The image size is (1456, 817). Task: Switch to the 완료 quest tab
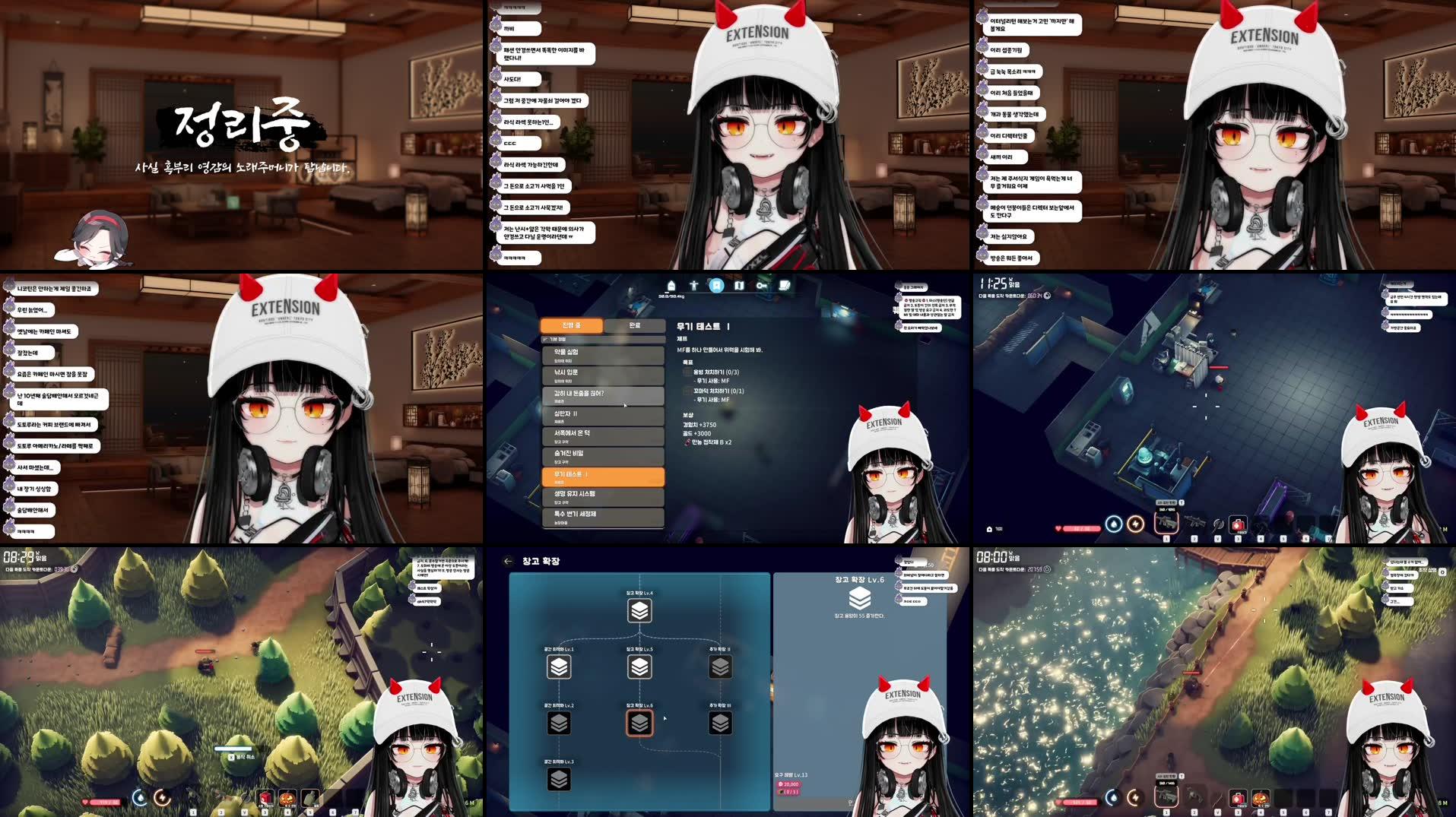(635, 325)
